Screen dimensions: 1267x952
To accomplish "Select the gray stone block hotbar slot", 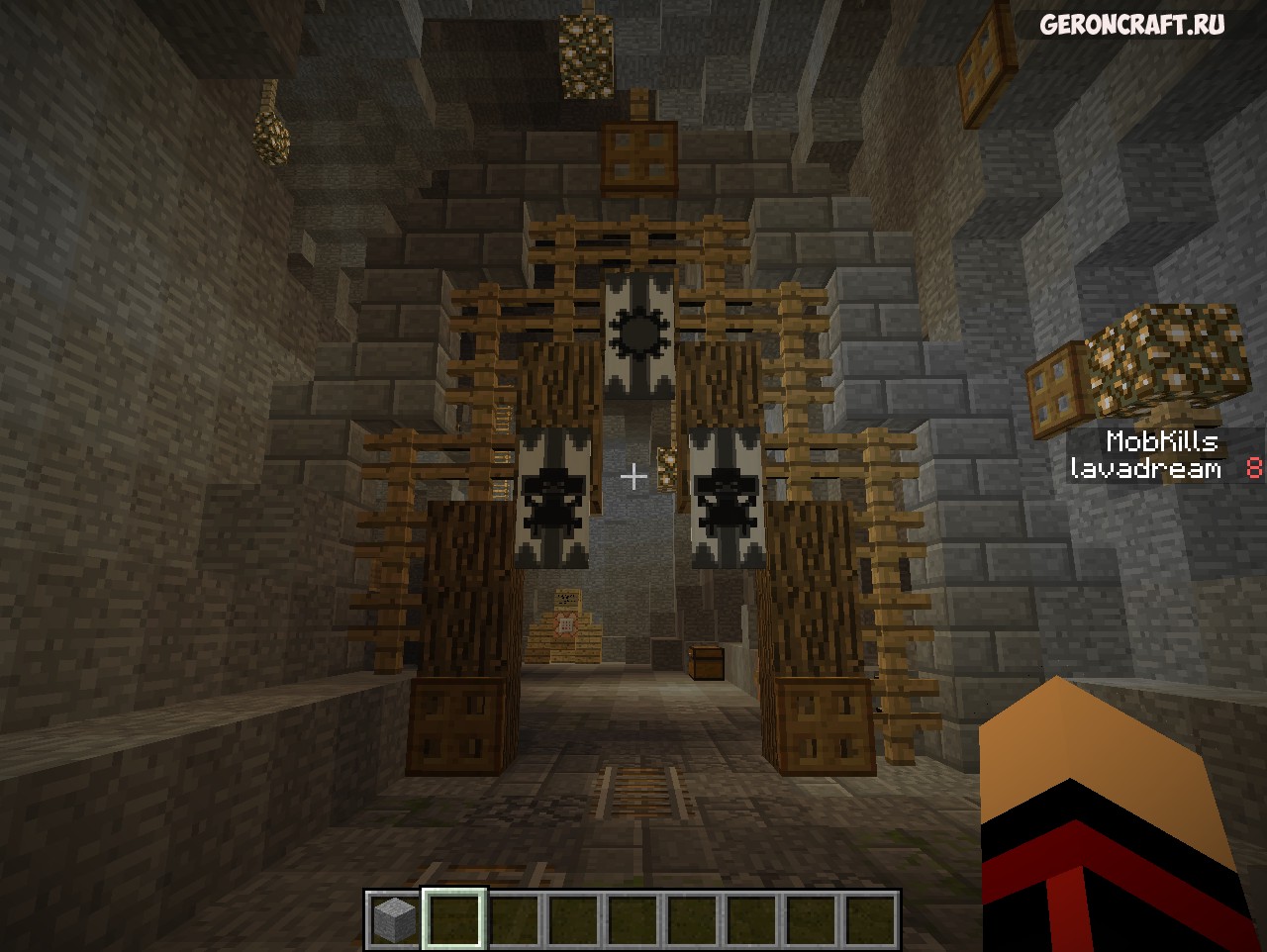I will tap(393, 920).
